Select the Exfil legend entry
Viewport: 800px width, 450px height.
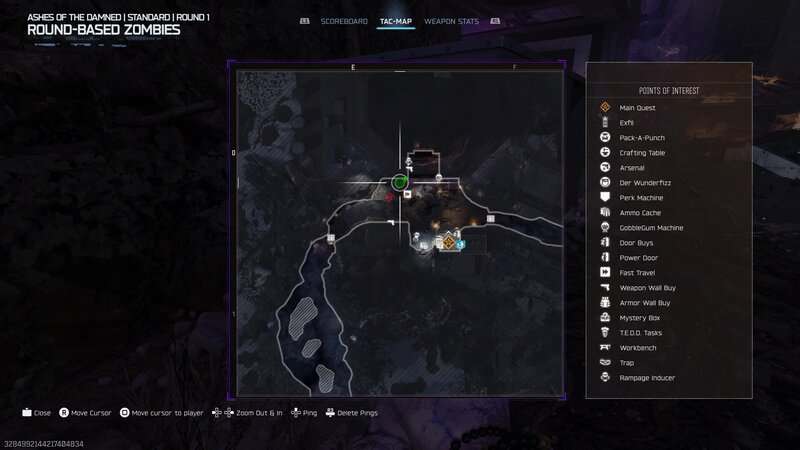[x=627, y=123]
